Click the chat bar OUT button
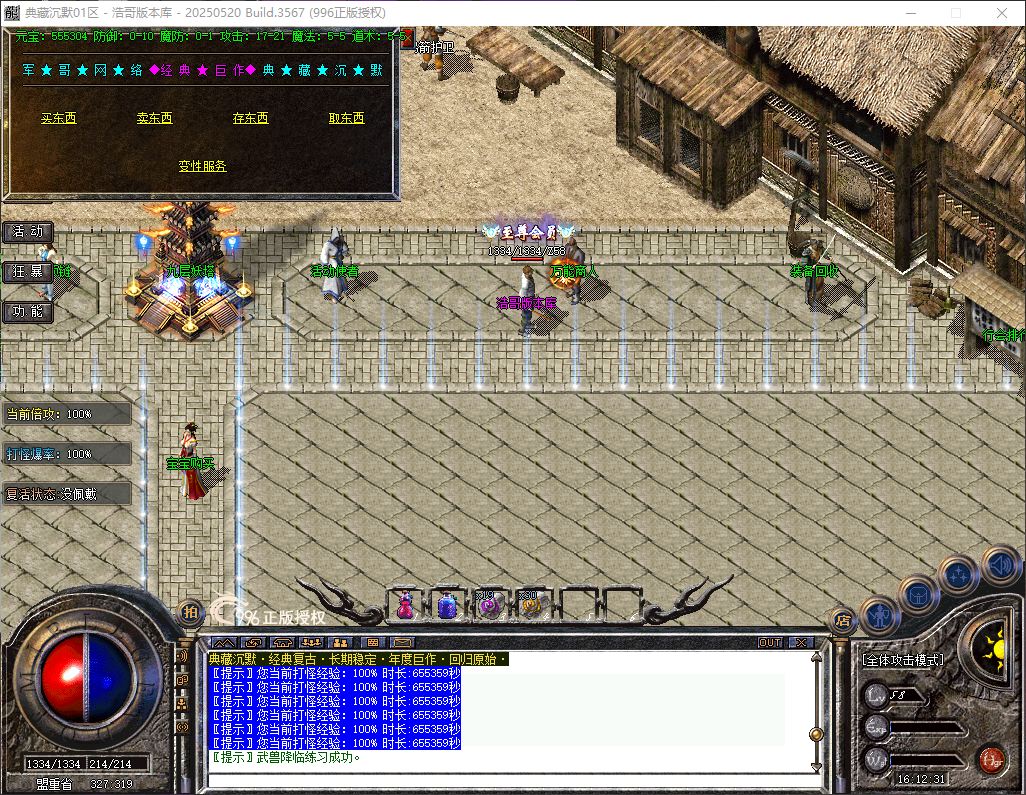 tap(770, 642)
